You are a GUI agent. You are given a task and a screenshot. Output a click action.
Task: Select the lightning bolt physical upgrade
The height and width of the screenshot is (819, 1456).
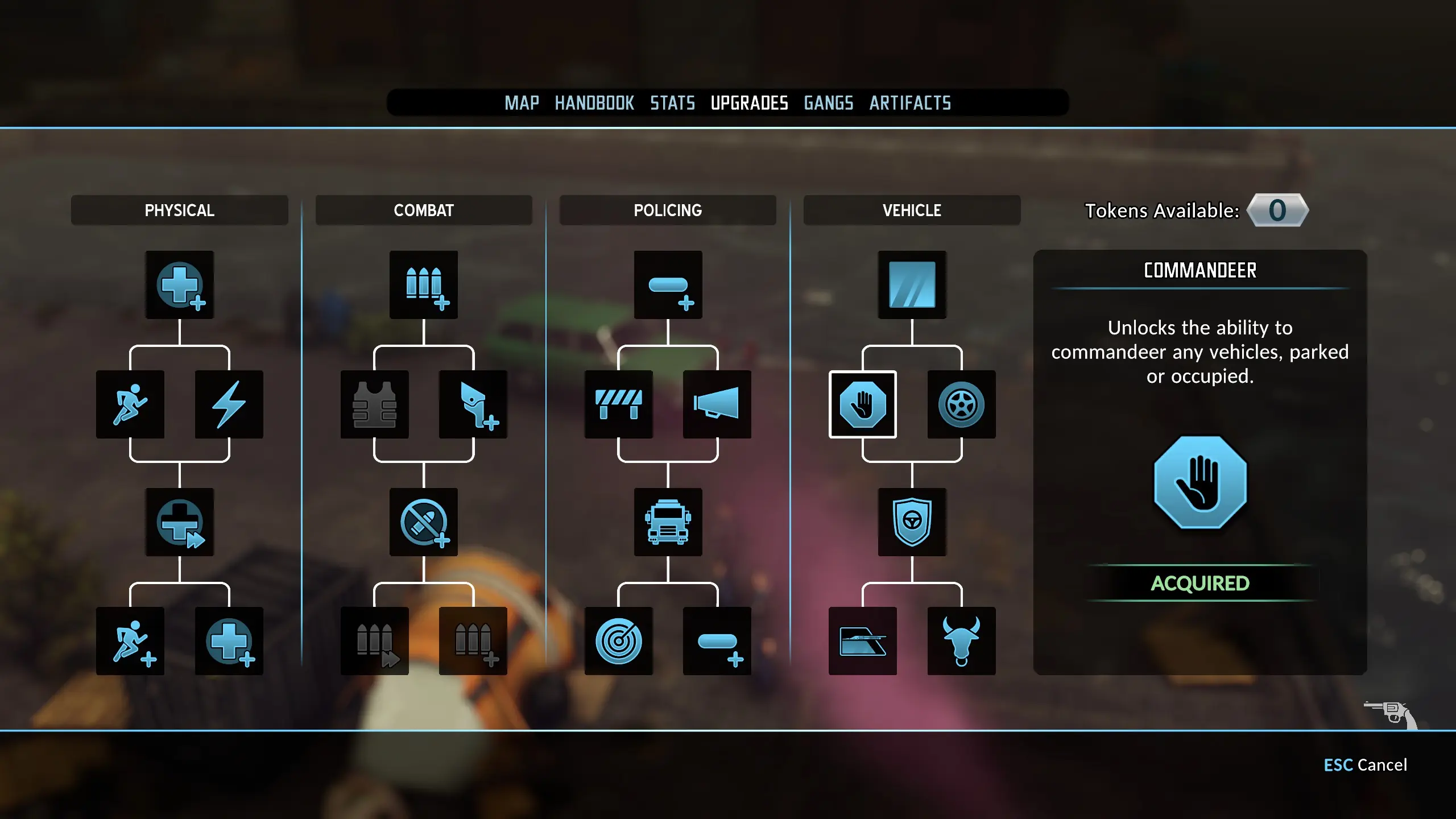(229, 404)
